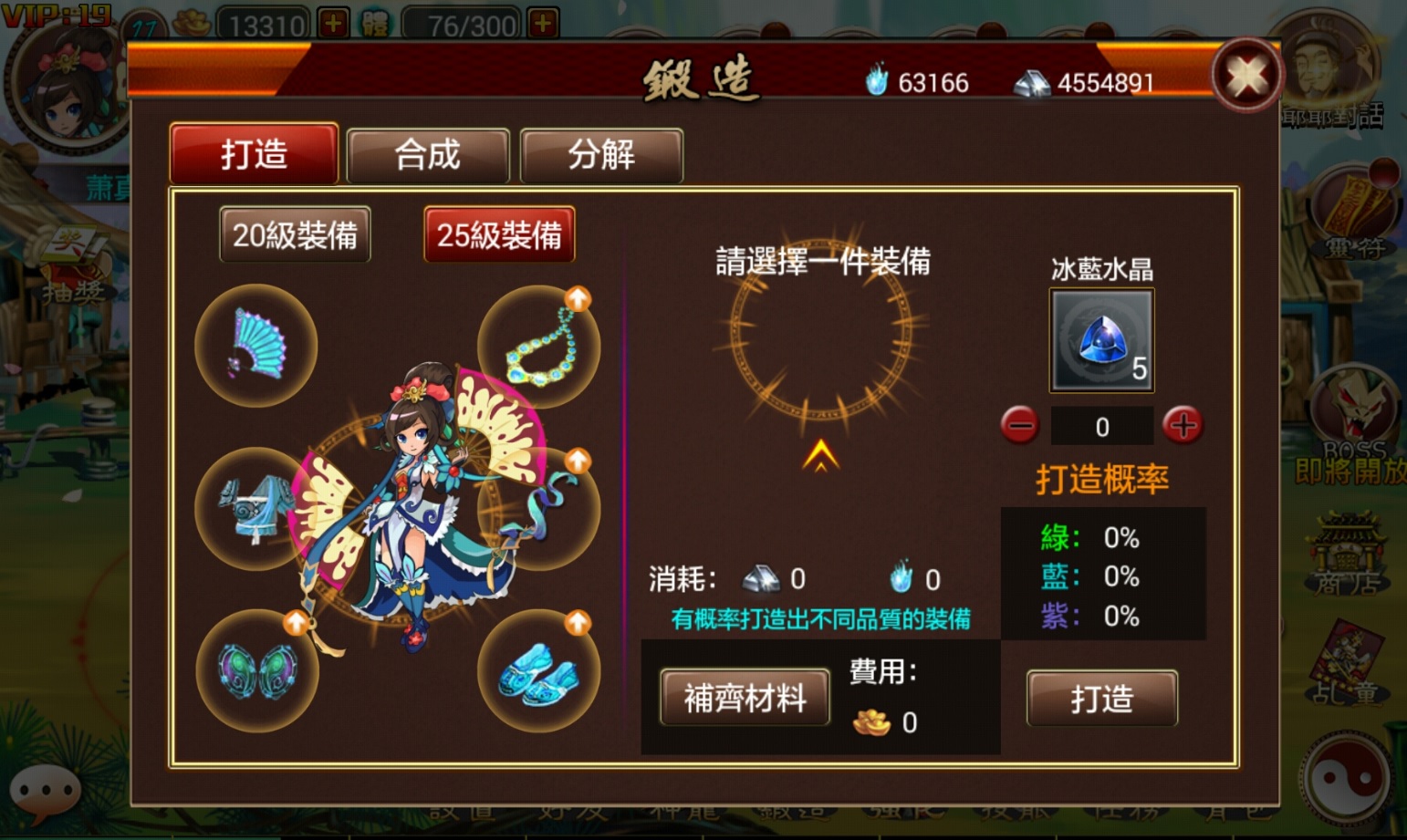The width and height of the screenshot is (1407, 840).
Task: Close the forging window
Action: [x=1246, y=75]
